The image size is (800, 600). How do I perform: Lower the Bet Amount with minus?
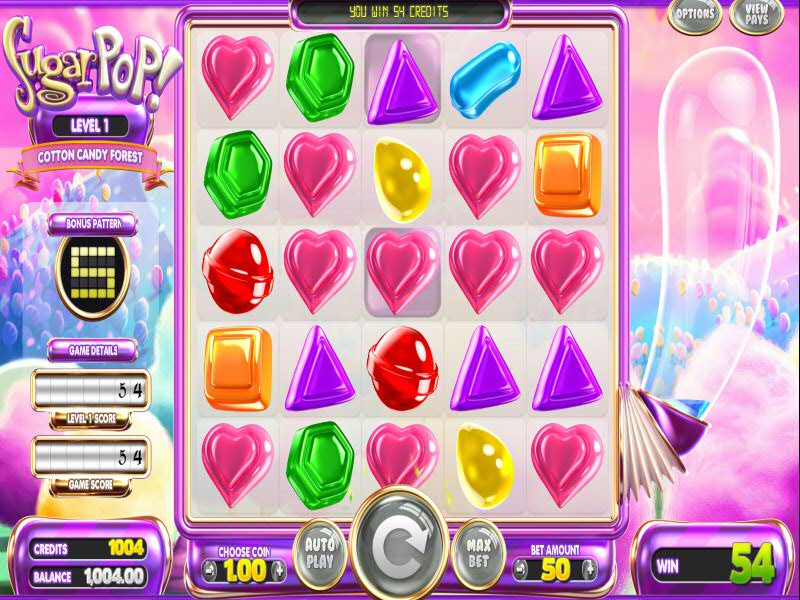518,570
